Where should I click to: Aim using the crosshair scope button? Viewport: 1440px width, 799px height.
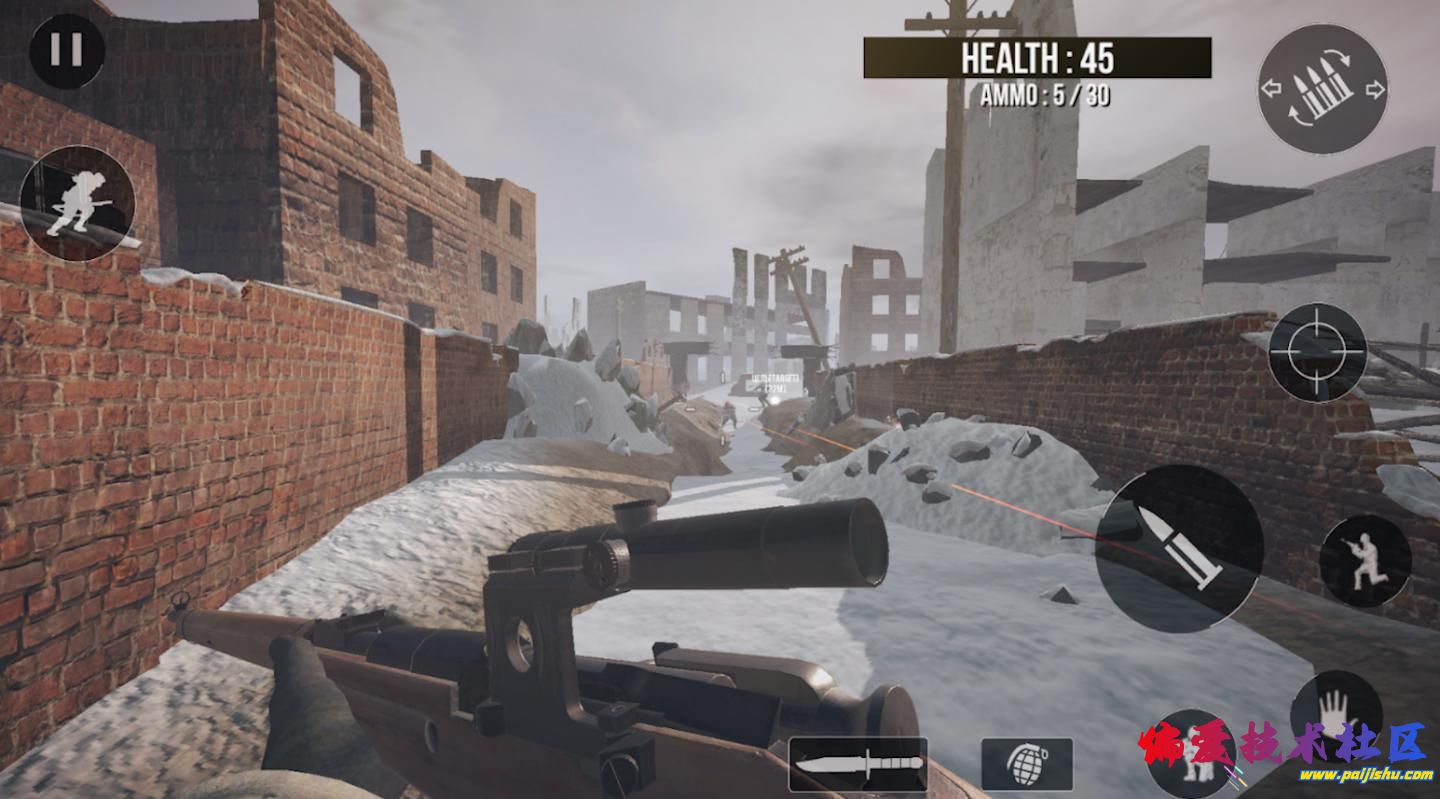[1317, 352]
